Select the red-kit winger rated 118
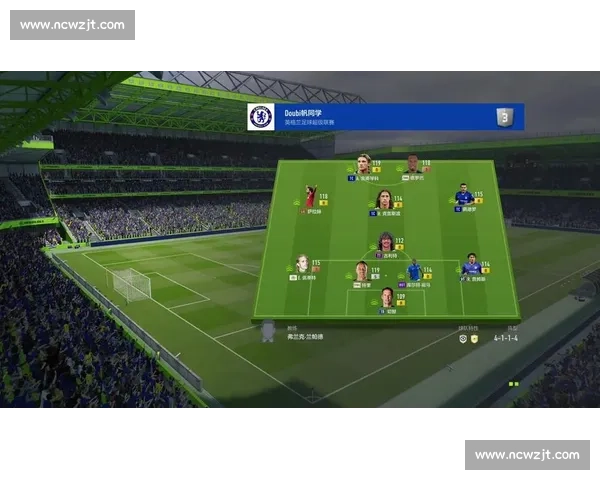Viewport: 600px width, 480px height. tap(312, 197)
